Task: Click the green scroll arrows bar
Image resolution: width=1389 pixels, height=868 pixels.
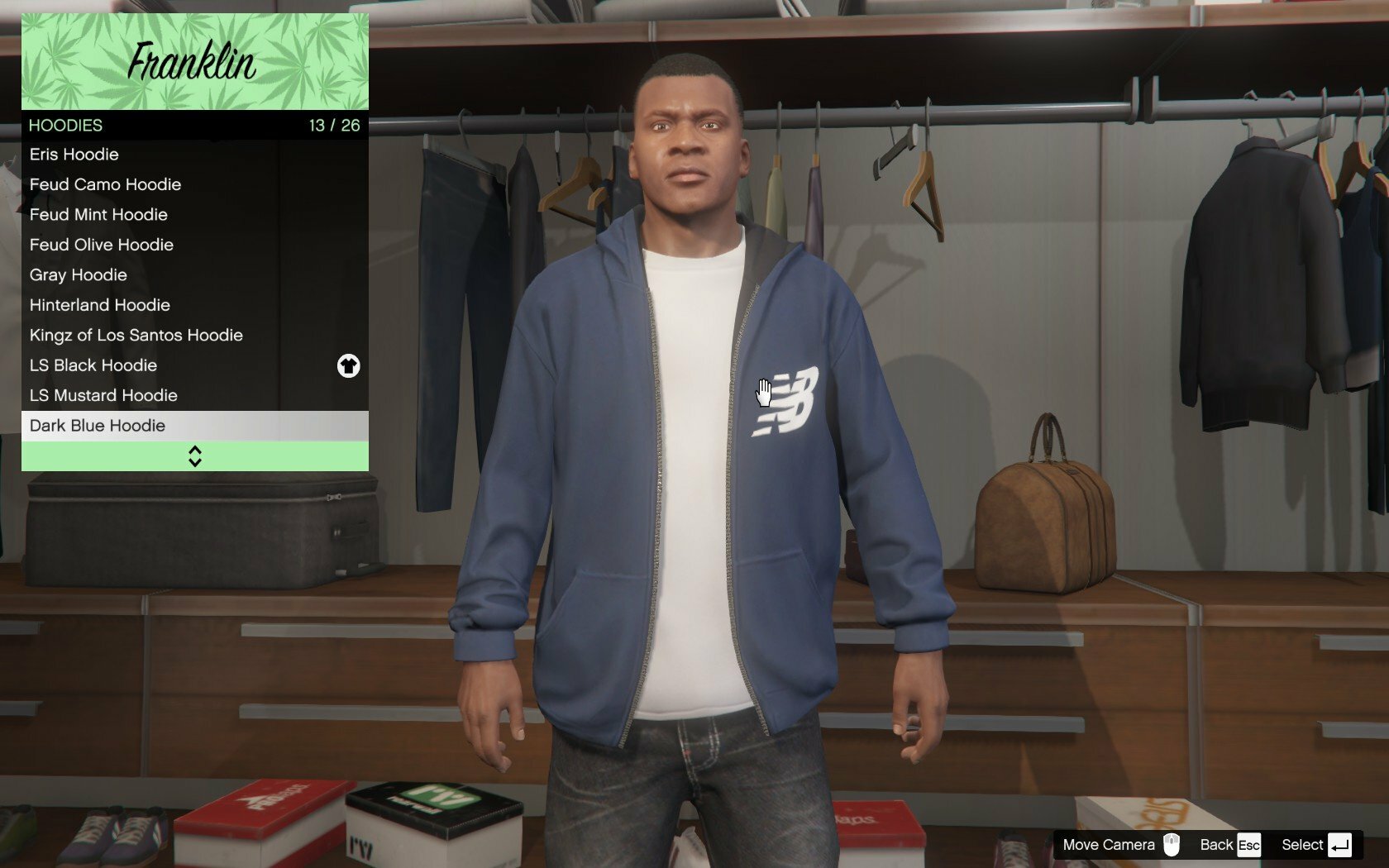Action: pos(195,456)
